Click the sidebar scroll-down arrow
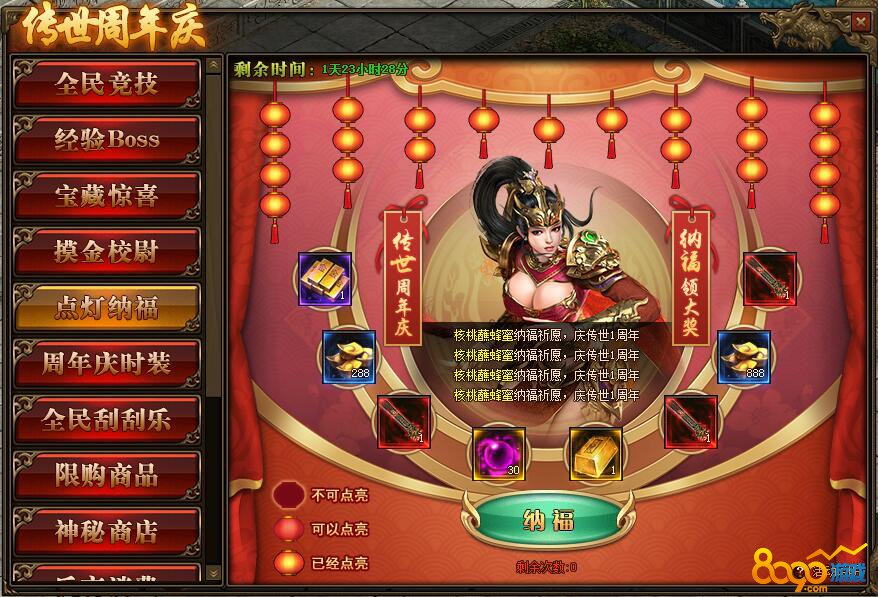 point(213,573)
